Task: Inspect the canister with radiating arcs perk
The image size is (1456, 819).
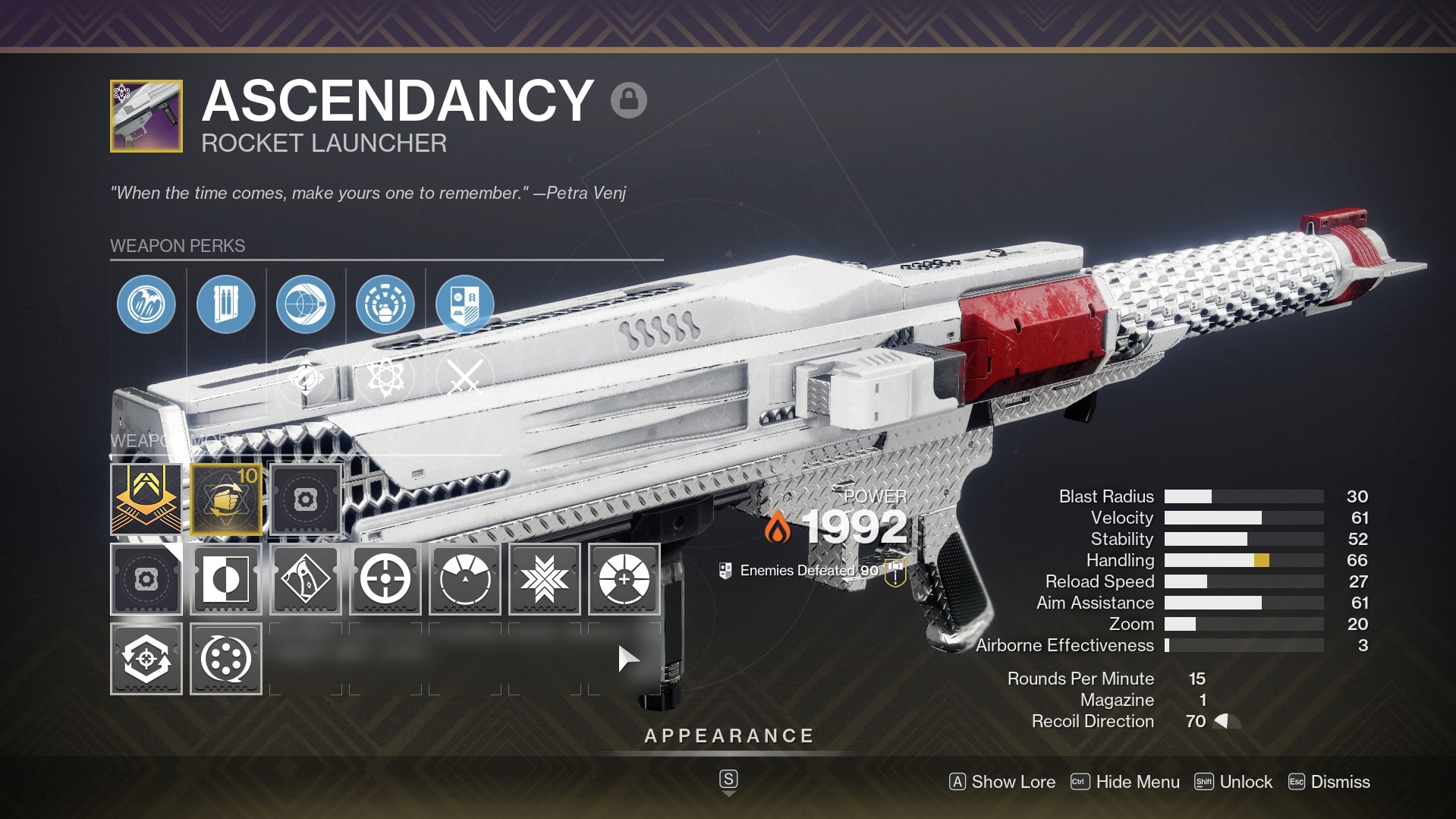Action: (x=385, y=304)
